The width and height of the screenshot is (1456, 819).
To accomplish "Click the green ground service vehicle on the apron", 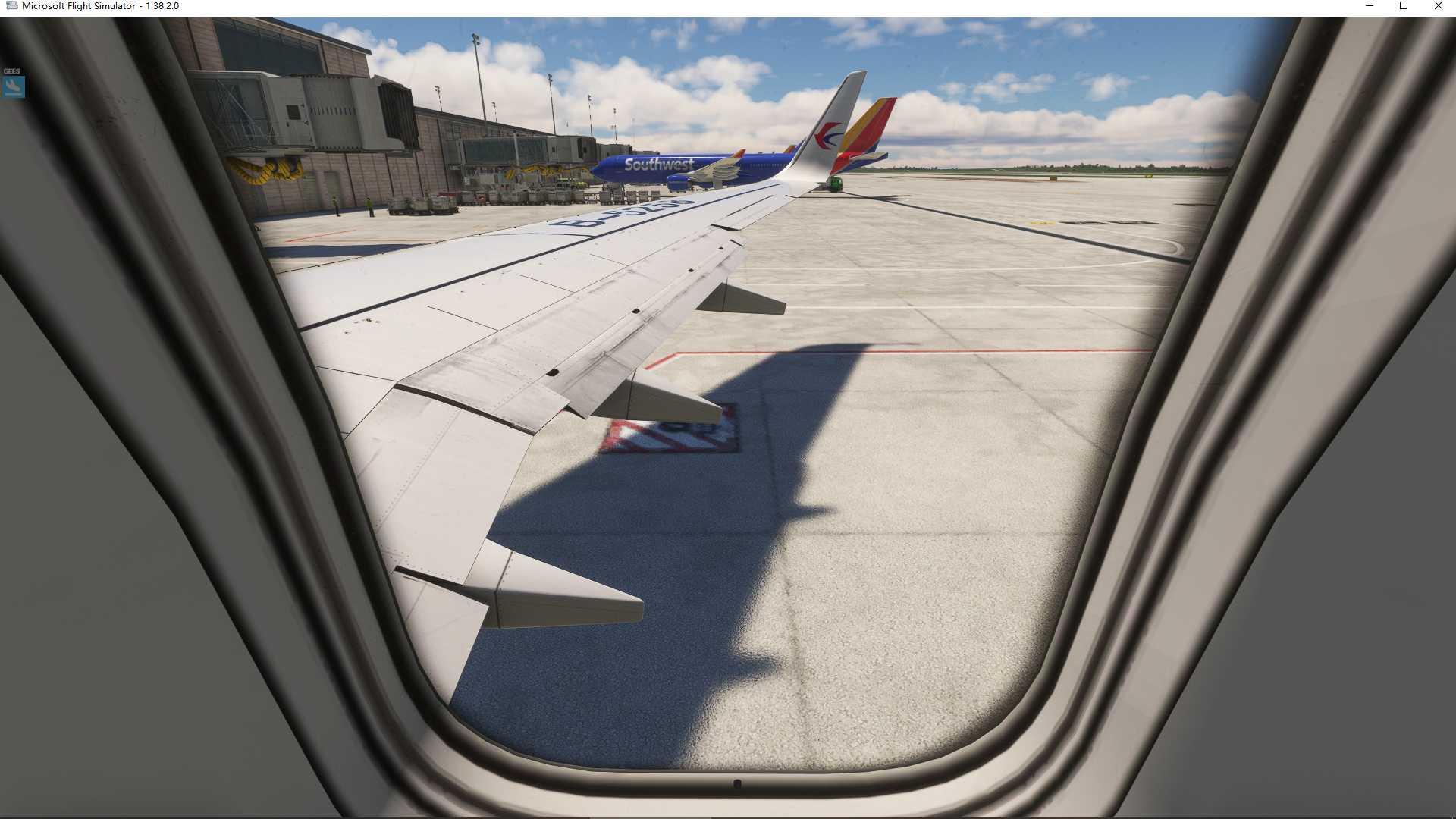I will pyautogui.click(x=836, y=184).
